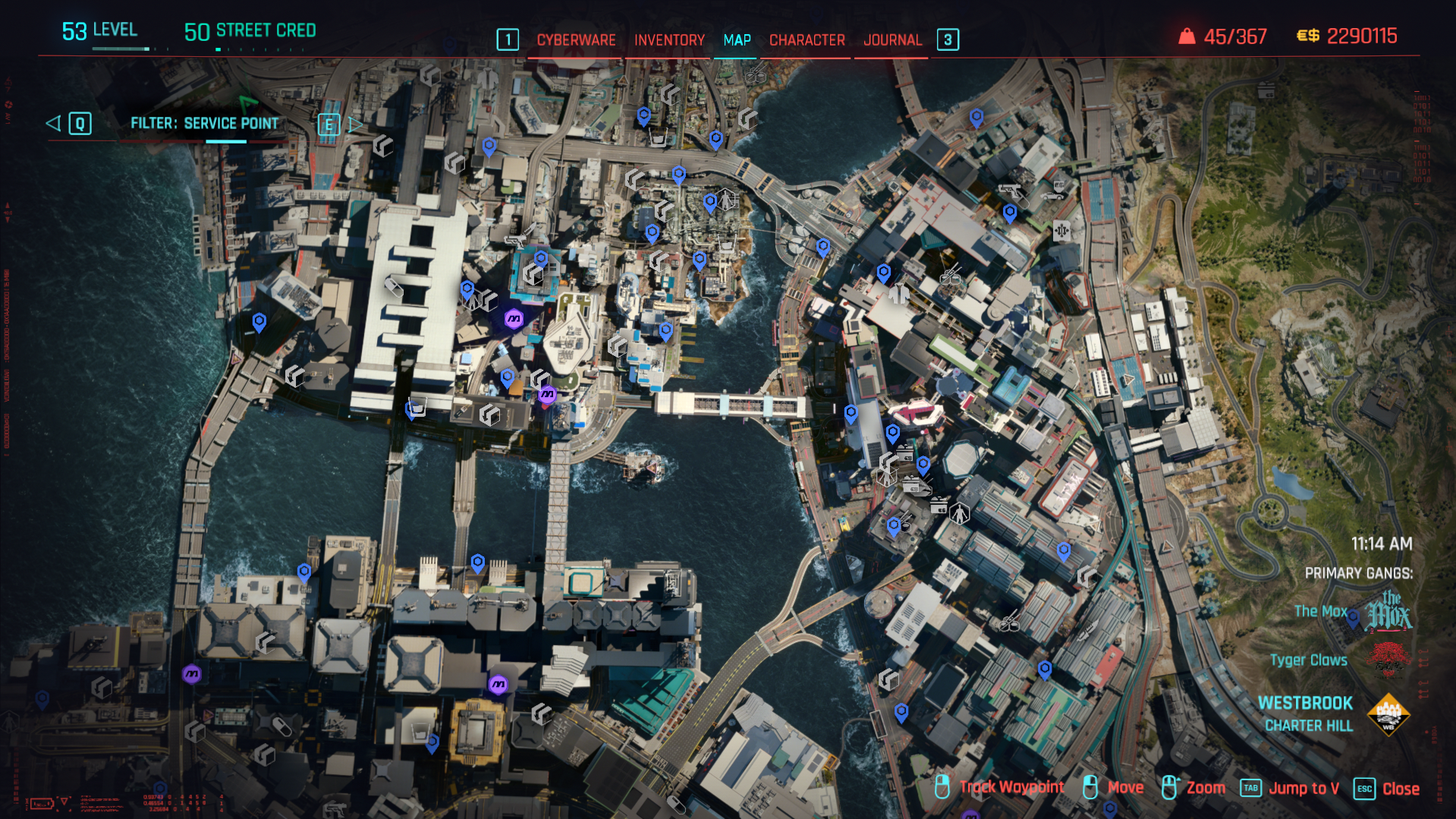Choose Jump to V
The height and width of the screenshot is (819, 1456).
coord(1303,789)
